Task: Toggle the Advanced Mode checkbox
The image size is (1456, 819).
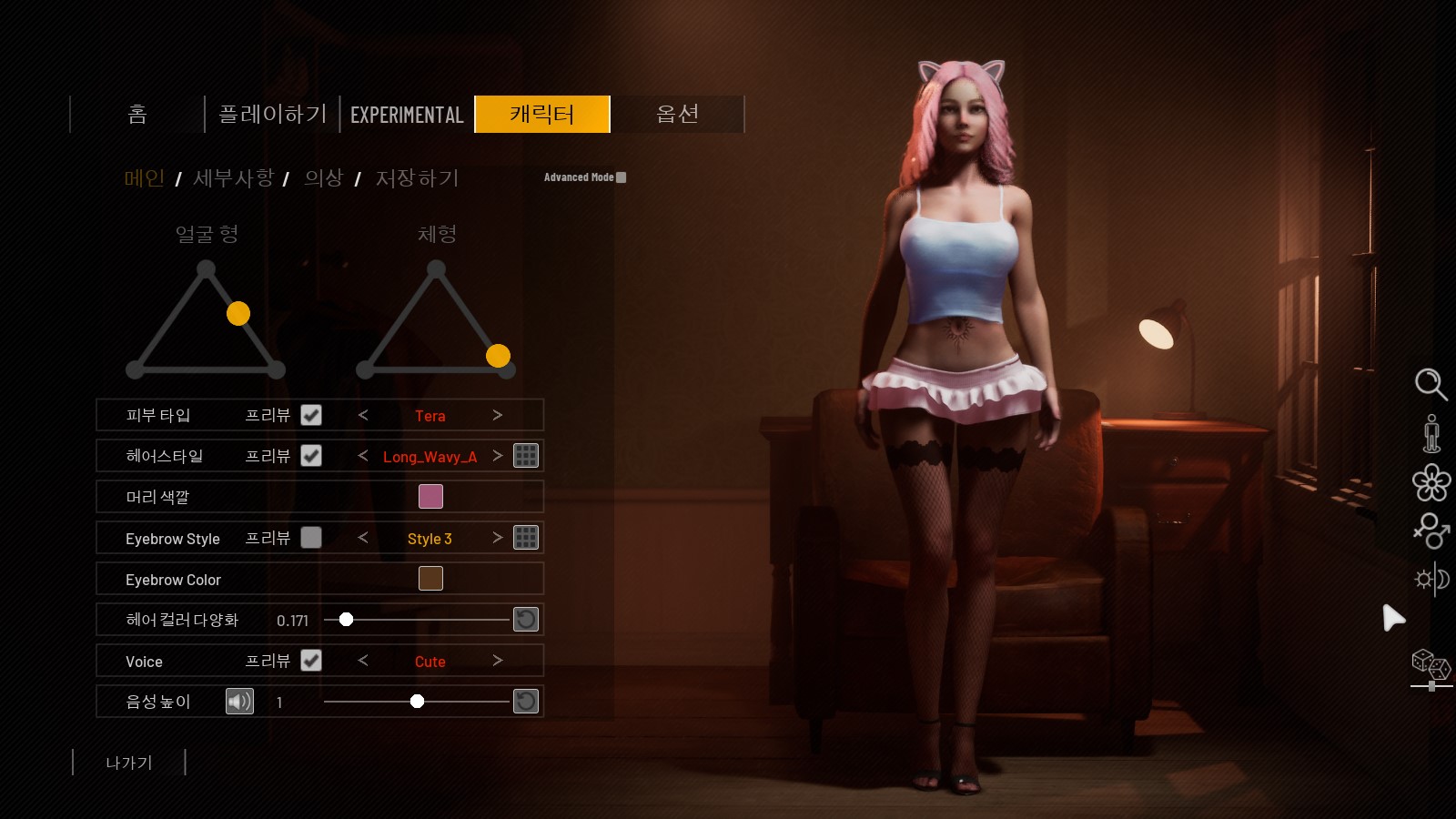Action: point(622,177)
